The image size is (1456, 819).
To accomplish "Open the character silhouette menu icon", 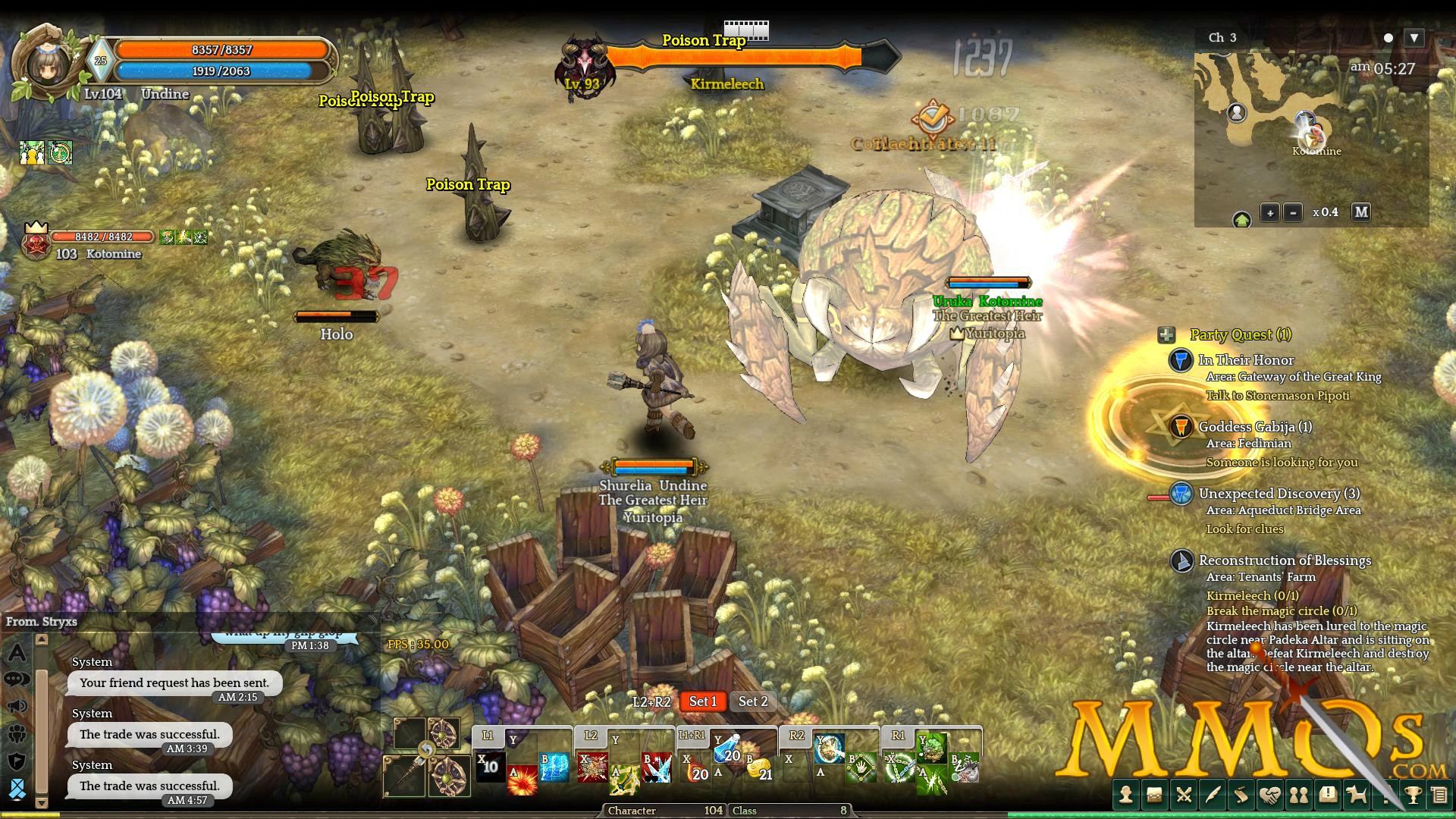I will click(1126, 795).
